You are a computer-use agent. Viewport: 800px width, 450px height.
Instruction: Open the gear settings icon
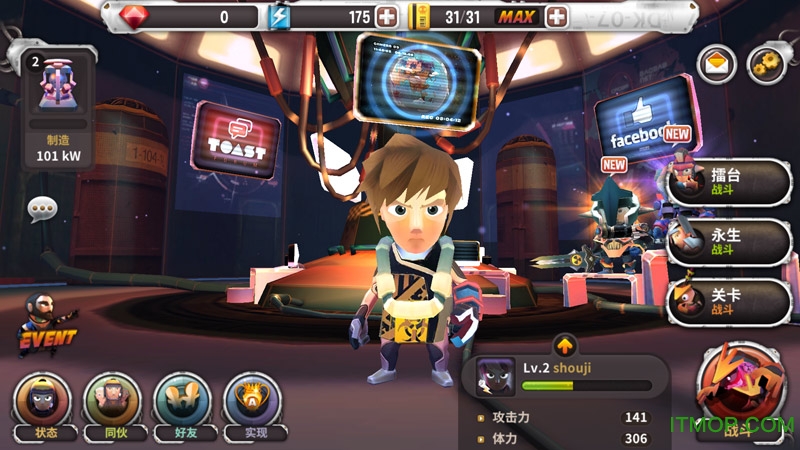tap(767, 65)
